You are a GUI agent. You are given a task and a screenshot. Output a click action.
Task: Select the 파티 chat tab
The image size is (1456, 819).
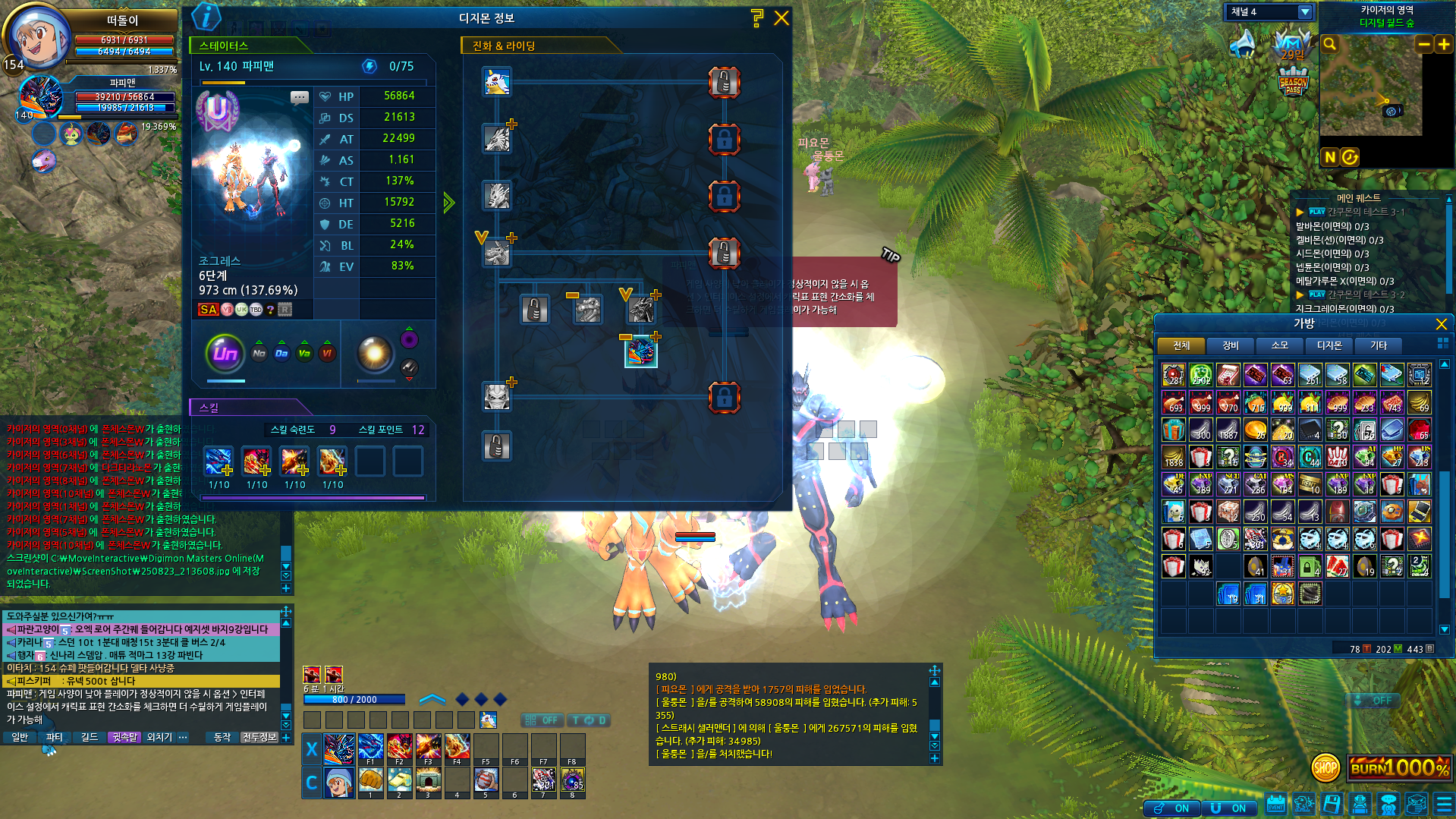[54, 737]
